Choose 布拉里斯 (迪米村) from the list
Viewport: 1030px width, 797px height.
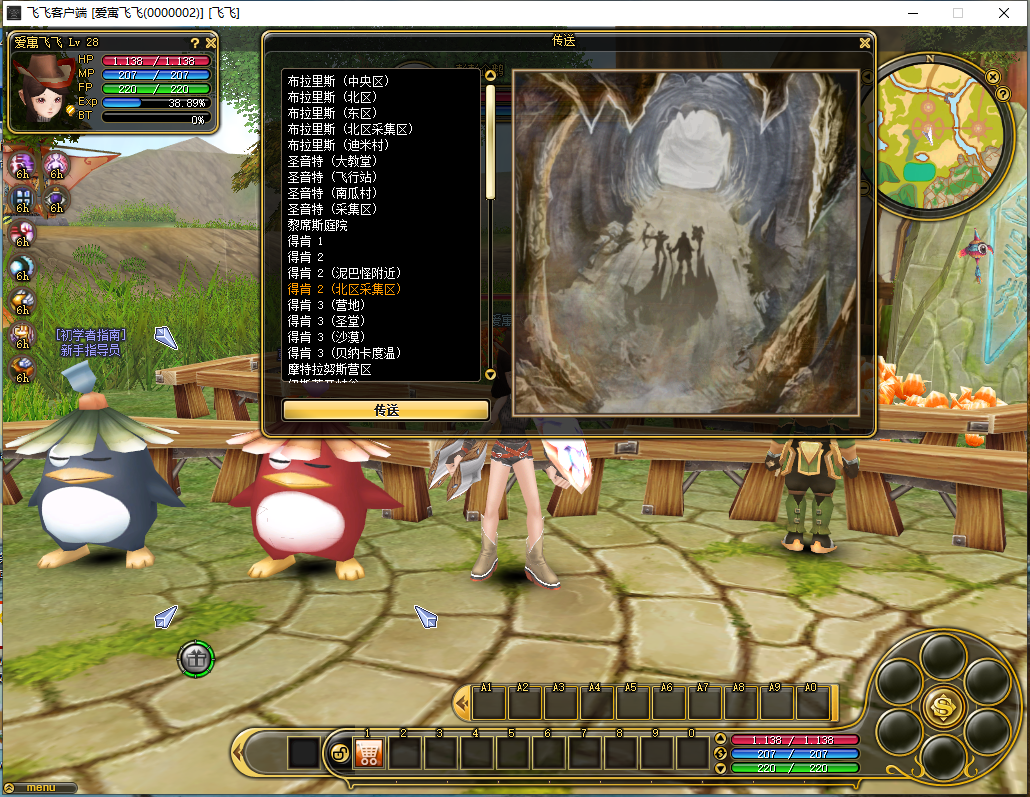(x=337, y=145)
